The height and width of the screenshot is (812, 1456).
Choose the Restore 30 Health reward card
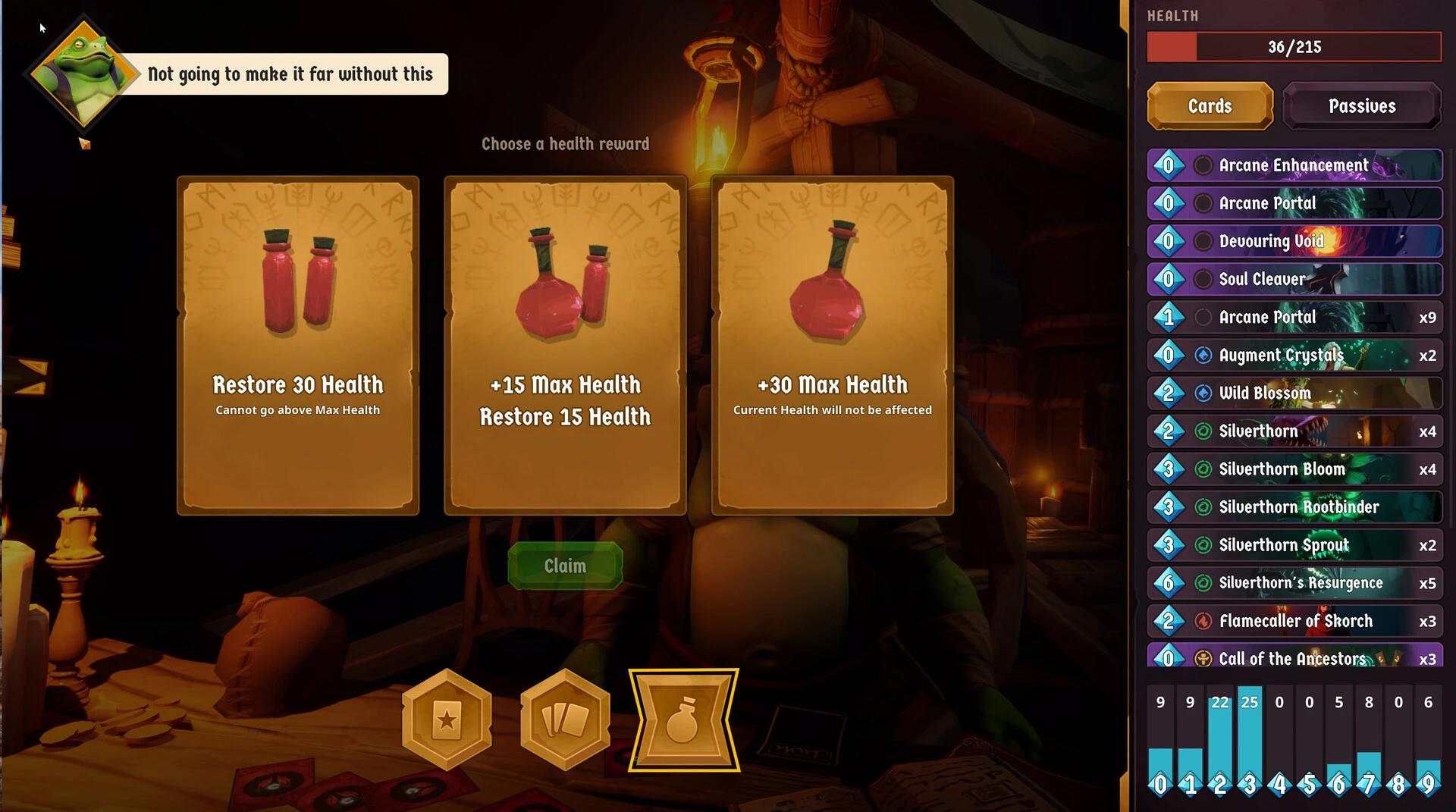pyautogui.click(x=298, y=346)
